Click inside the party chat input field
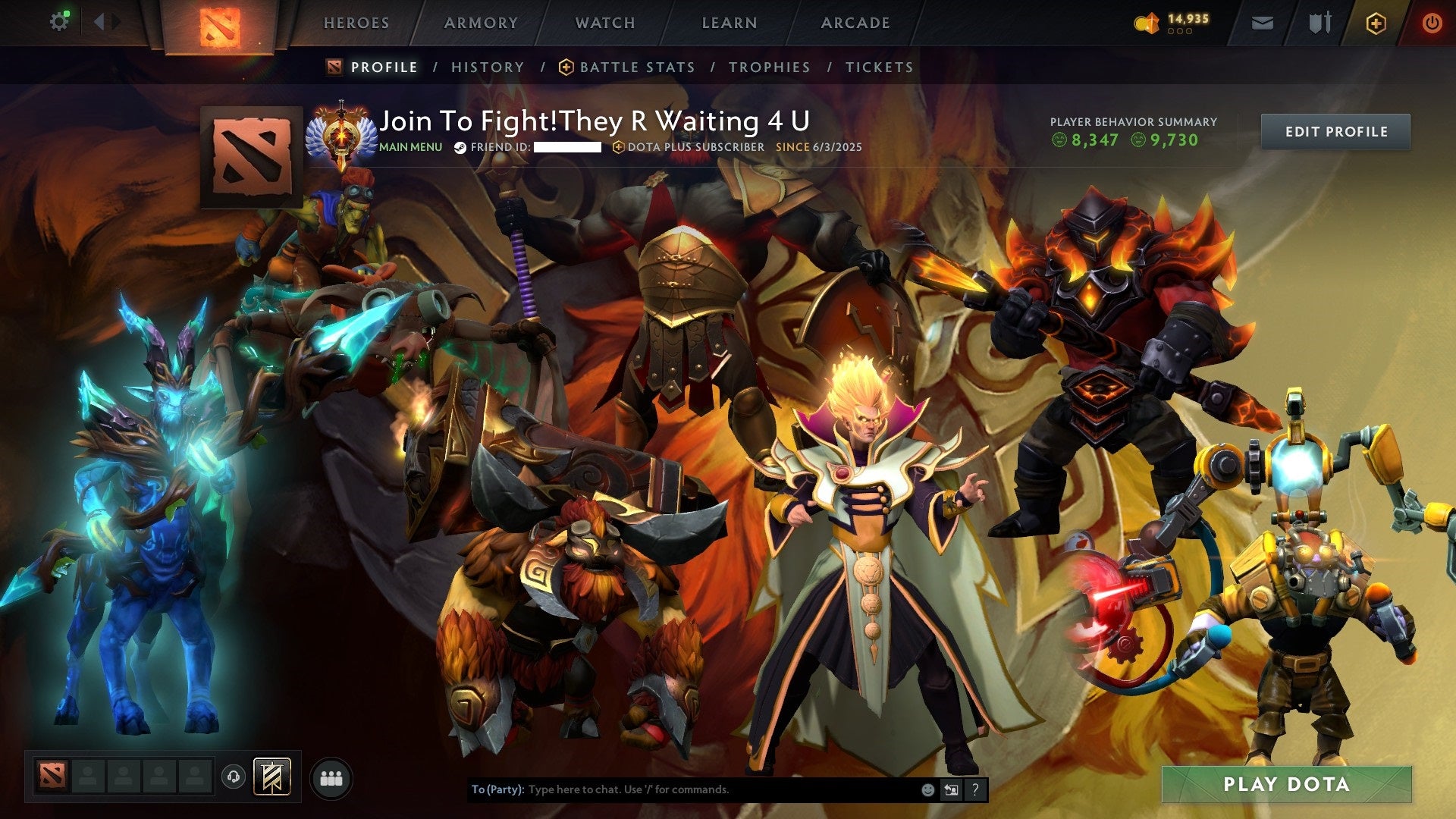 pos(682,789)
